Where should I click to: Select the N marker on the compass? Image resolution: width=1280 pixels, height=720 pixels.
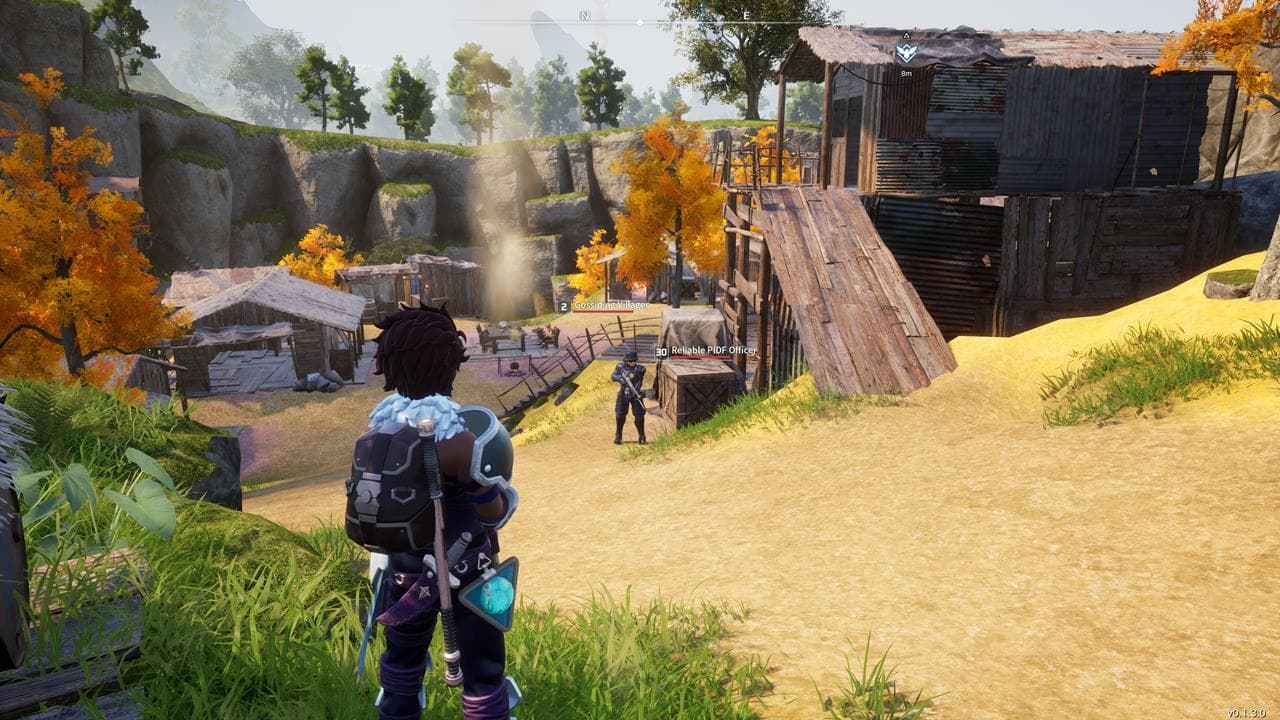[x=583, y=17]
